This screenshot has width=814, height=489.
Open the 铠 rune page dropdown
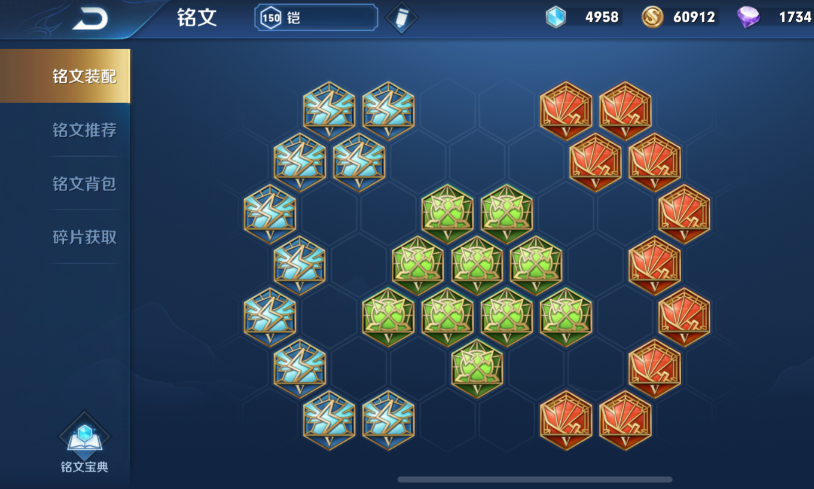316,18
